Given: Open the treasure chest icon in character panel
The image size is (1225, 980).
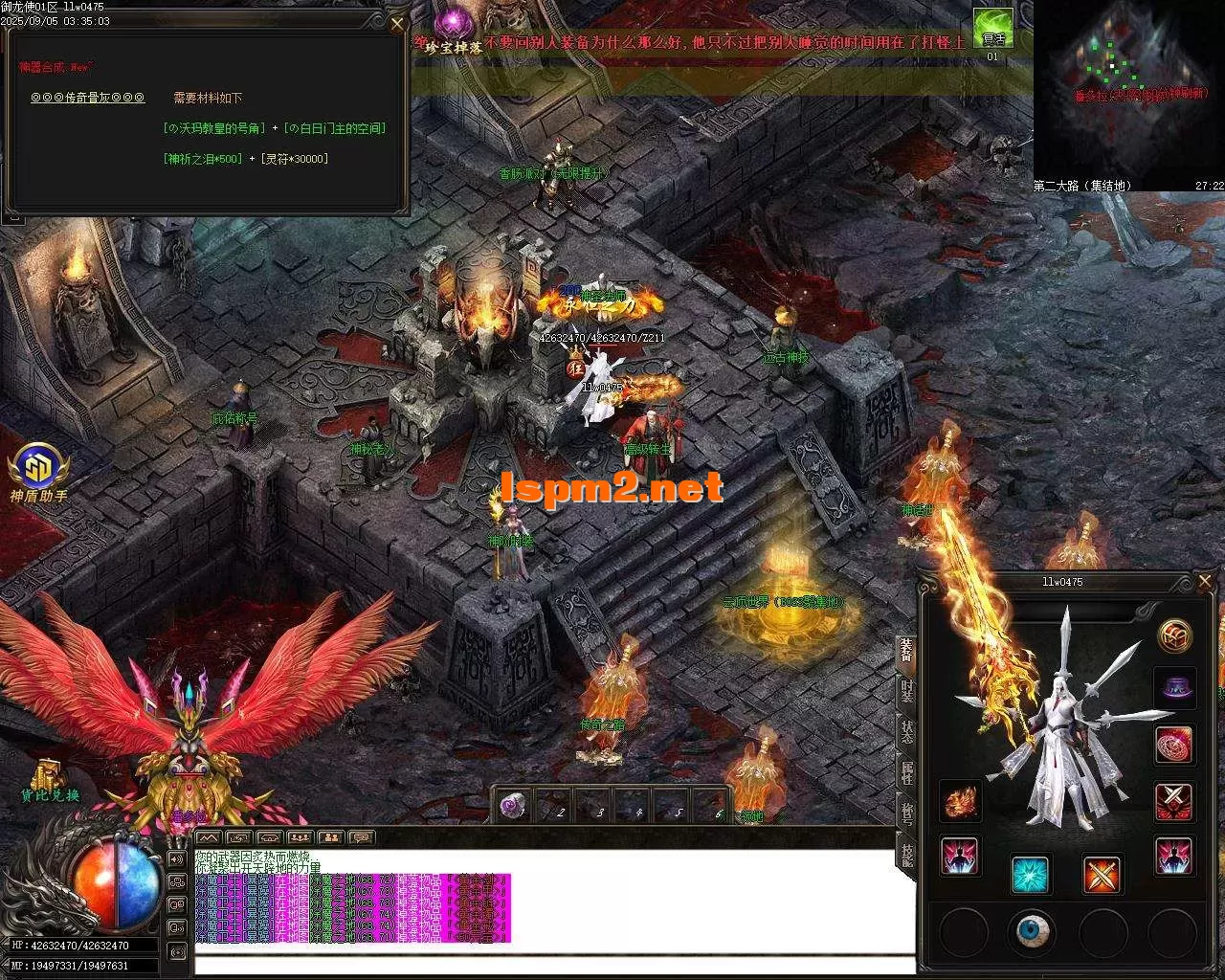Looking at the screenshot, I should (x=1173, y=635).
